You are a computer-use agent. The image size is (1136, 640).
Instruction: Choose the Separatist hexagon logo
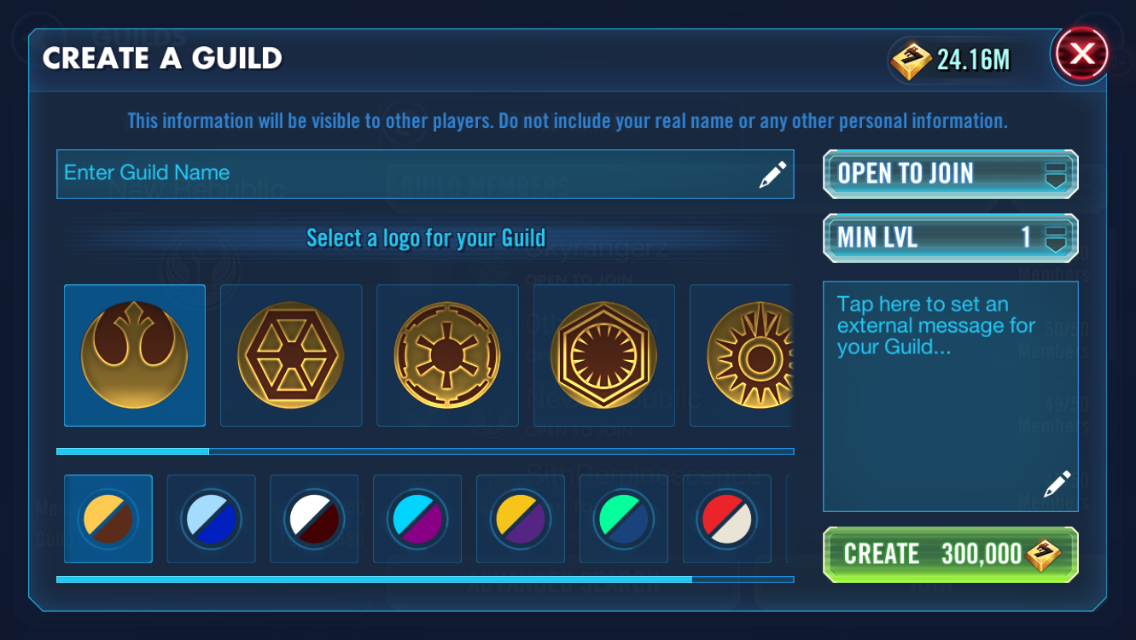tap(291, 355)
